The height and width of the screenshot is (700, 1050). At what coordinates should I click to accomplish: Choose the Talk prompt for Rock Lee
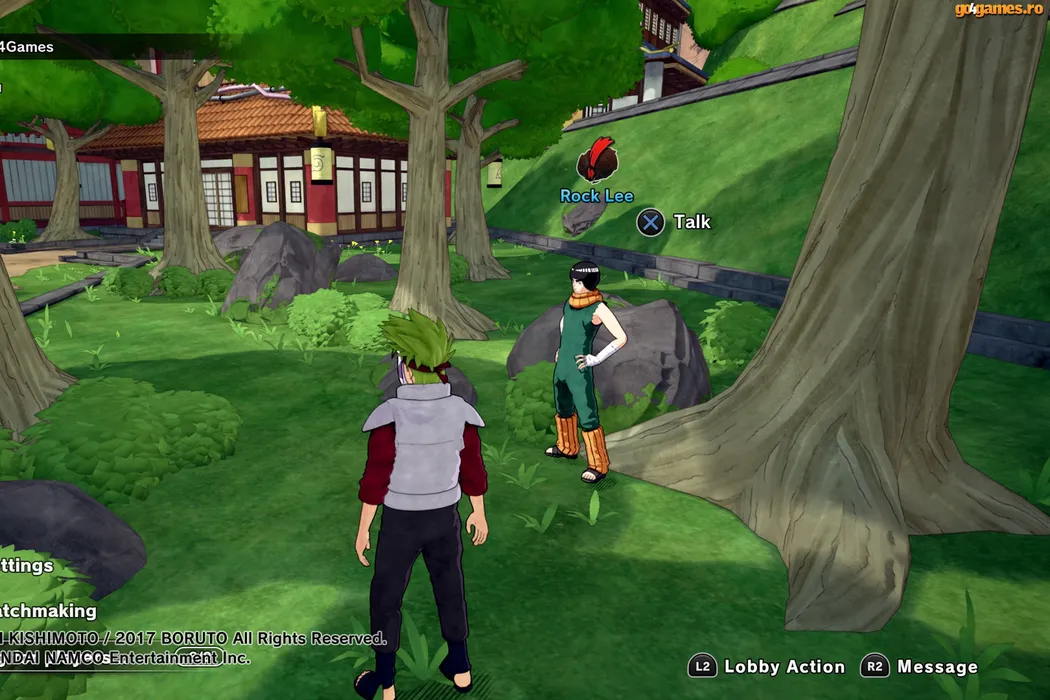pyautogui.click(x=675, y=222)
